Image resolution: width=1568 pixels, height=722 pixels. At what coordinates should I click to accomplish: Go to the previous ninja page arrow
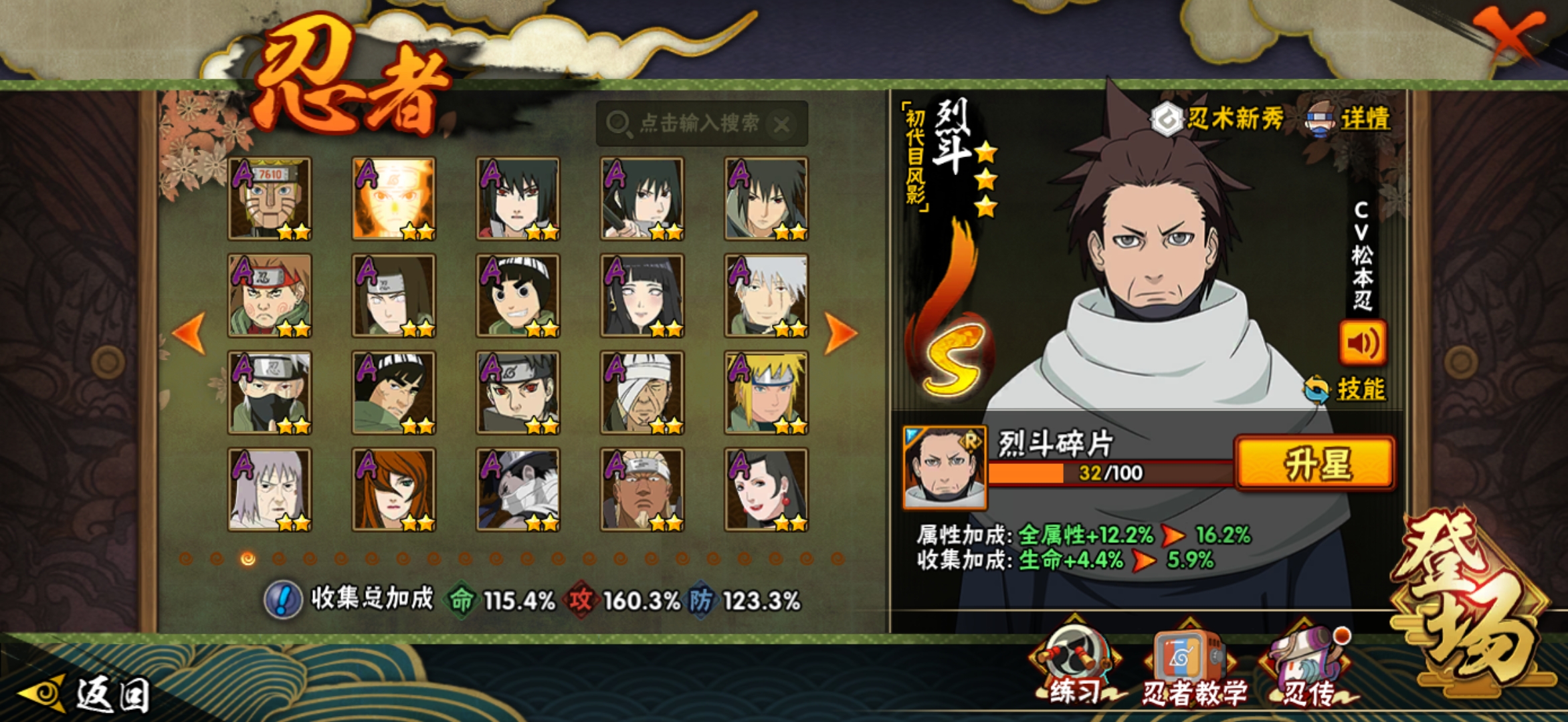click(189, 332)
